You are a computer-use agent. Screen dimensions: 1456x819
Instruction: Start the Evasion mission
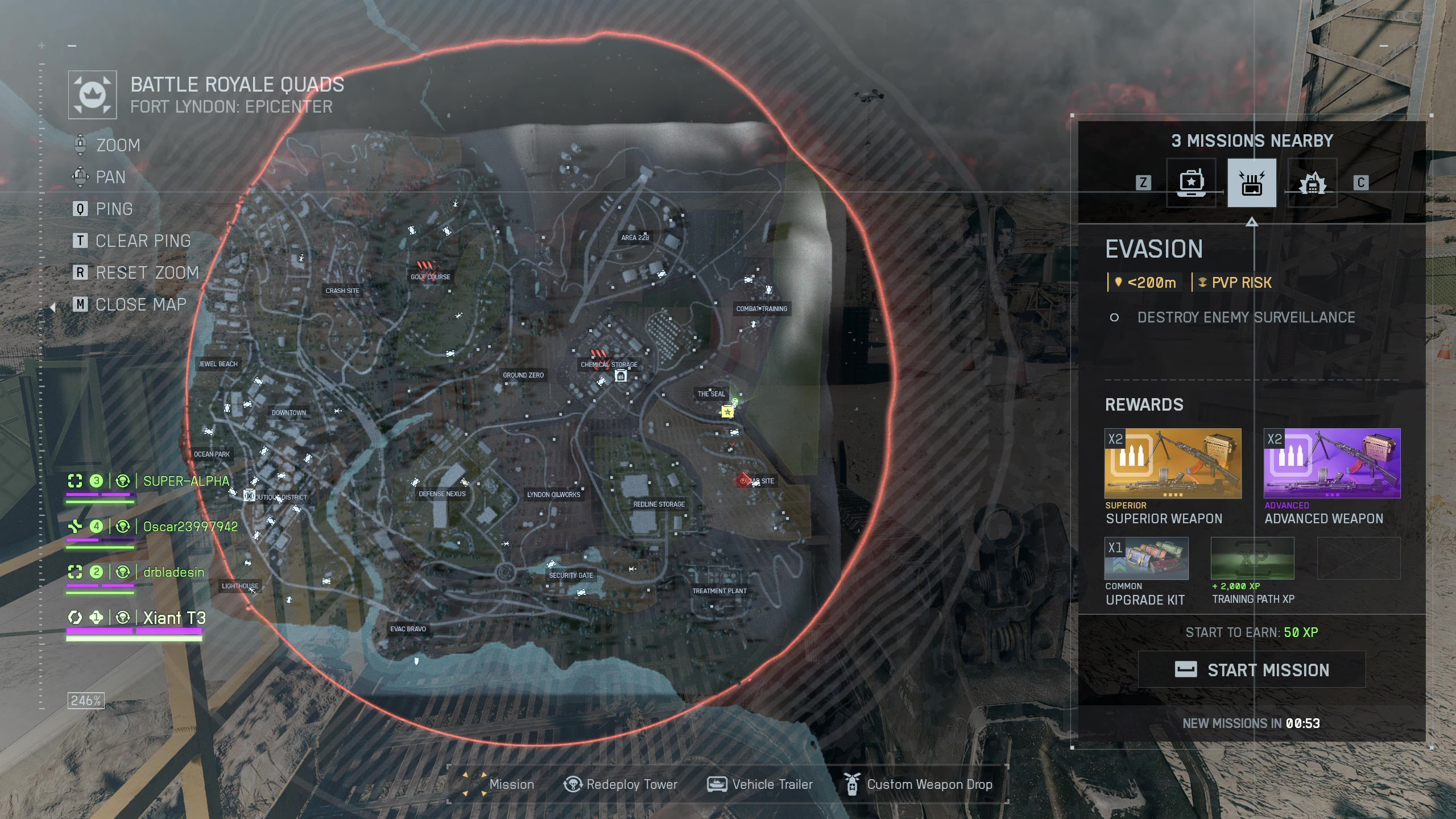1251,669
